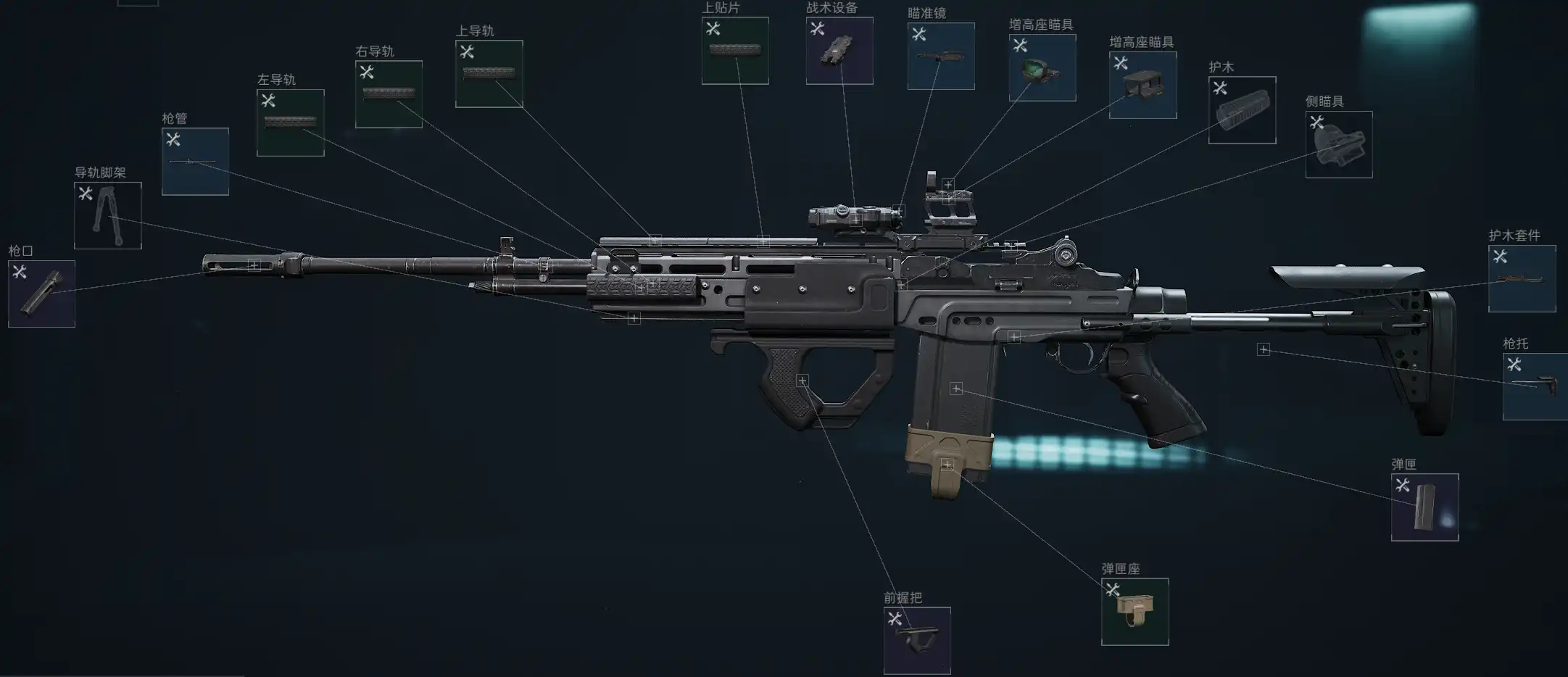This screenshot has height=677, width=1568.
Task: Choose the 护木套件 handguard kit slot
Action: [x=1522, y=278]
